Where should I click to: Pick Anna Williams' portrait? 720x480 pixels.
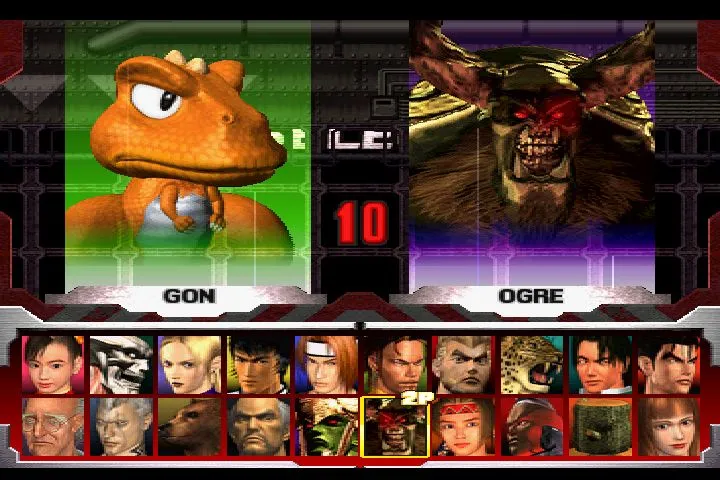coord(668,427)
